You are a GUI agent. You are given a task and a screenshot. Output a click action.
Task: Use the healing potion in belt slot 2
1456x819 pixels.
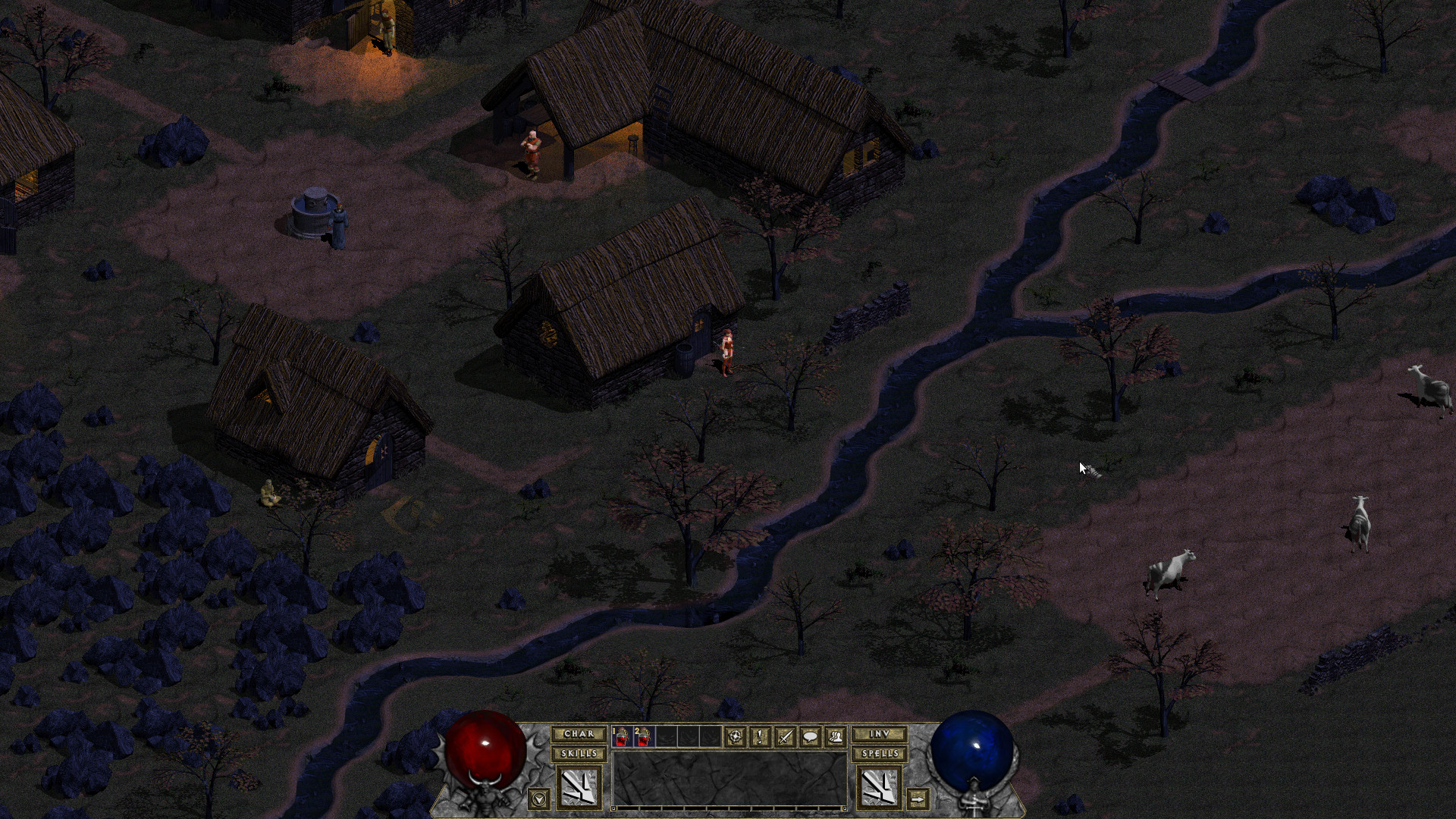click(644, 736)
